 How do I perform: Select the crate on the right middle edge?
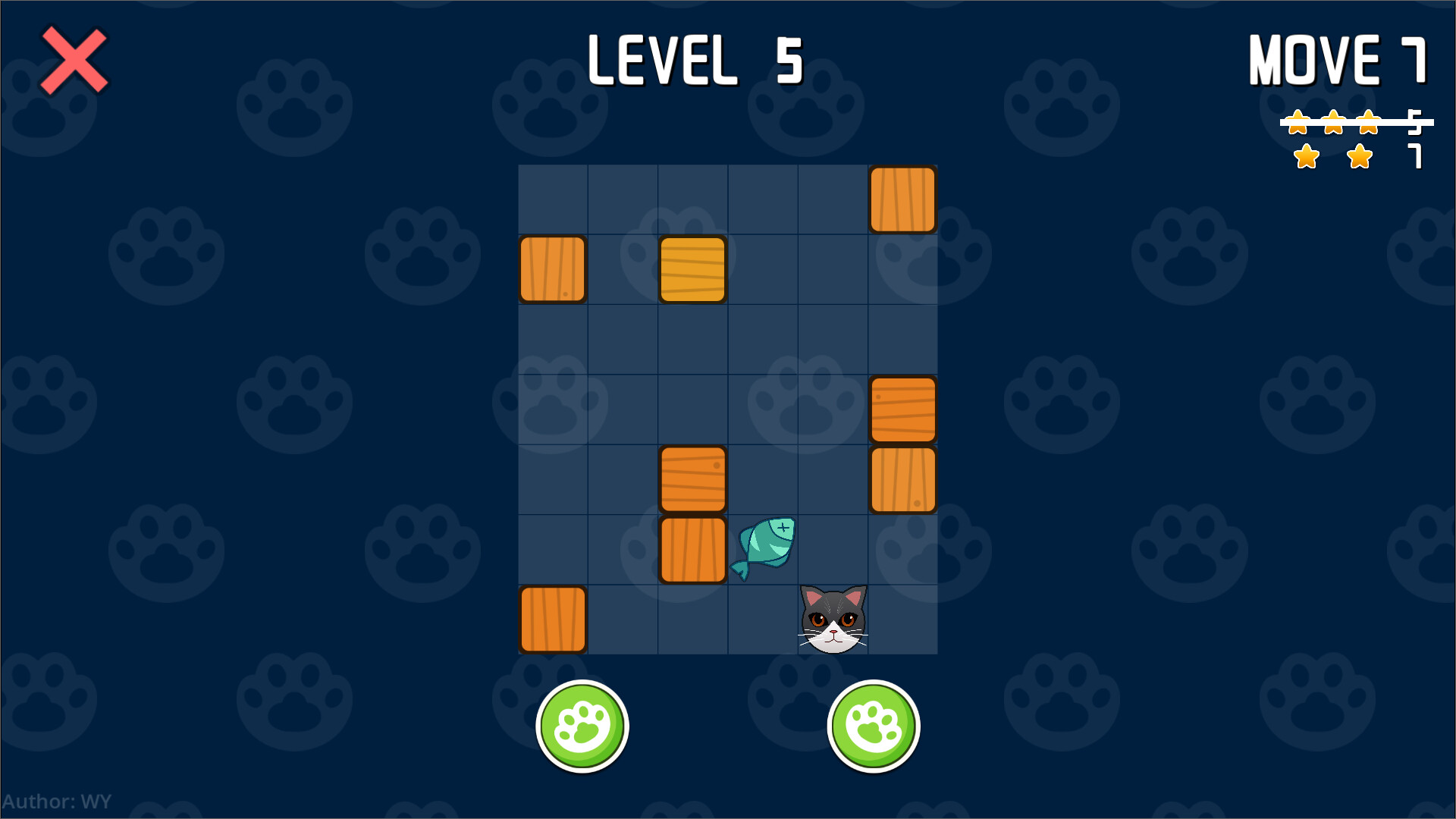click(x=902, y=409)
